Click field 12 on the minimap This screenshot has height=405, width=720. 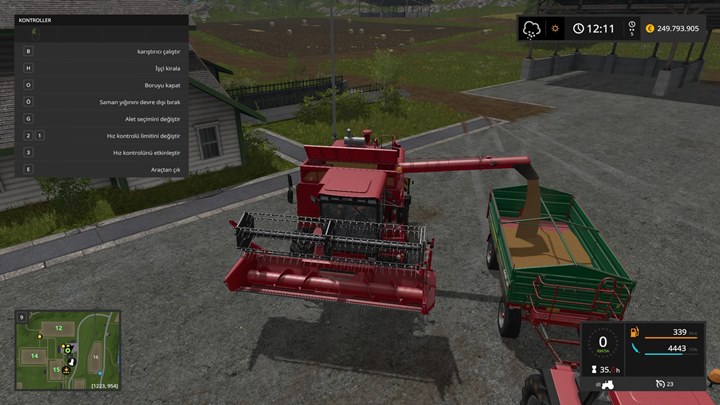click(x=58, y=327)
